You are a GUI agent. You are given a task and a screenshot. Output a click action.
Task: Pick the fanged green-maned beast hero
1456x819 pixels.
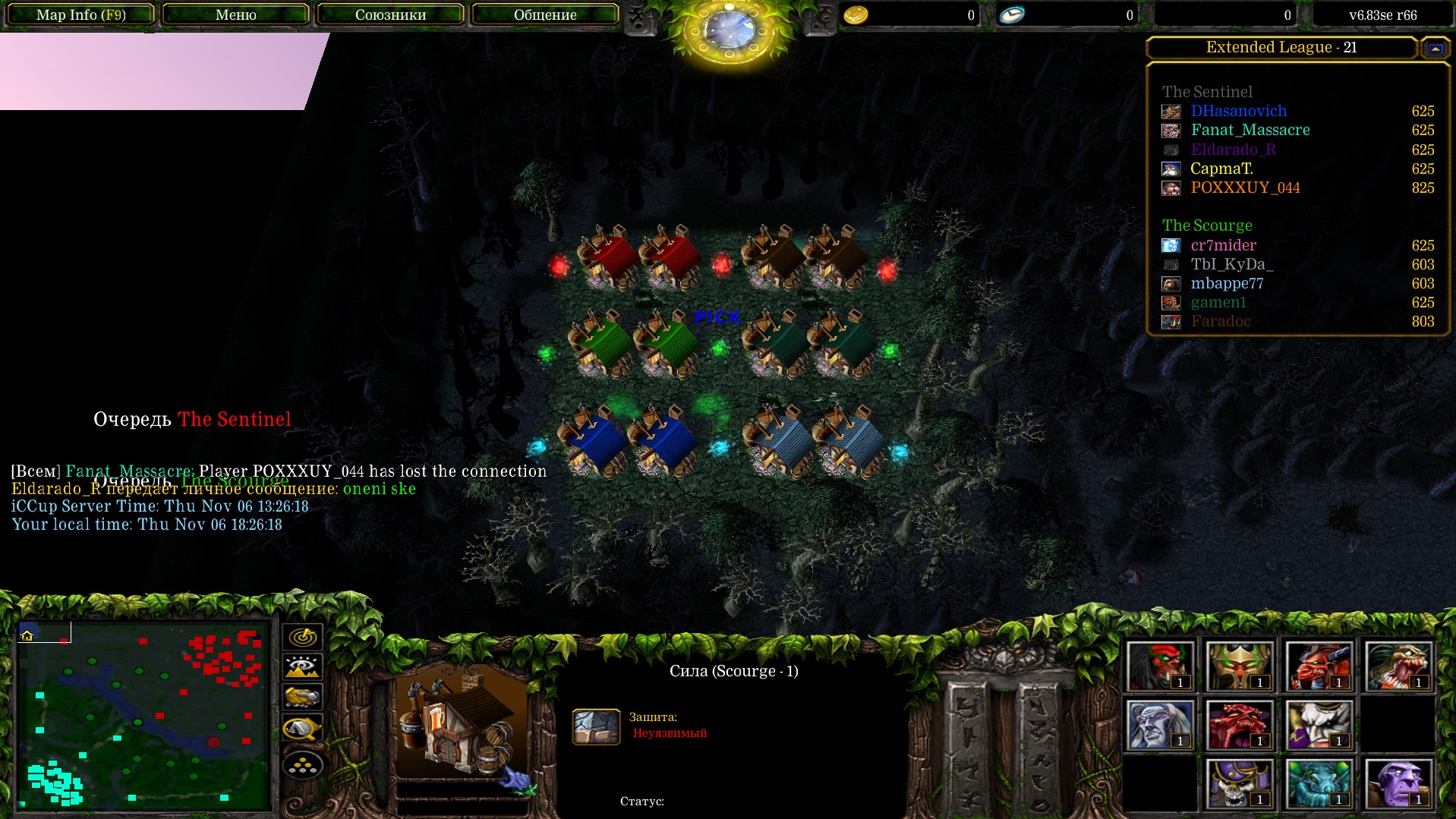[1398, 666]
